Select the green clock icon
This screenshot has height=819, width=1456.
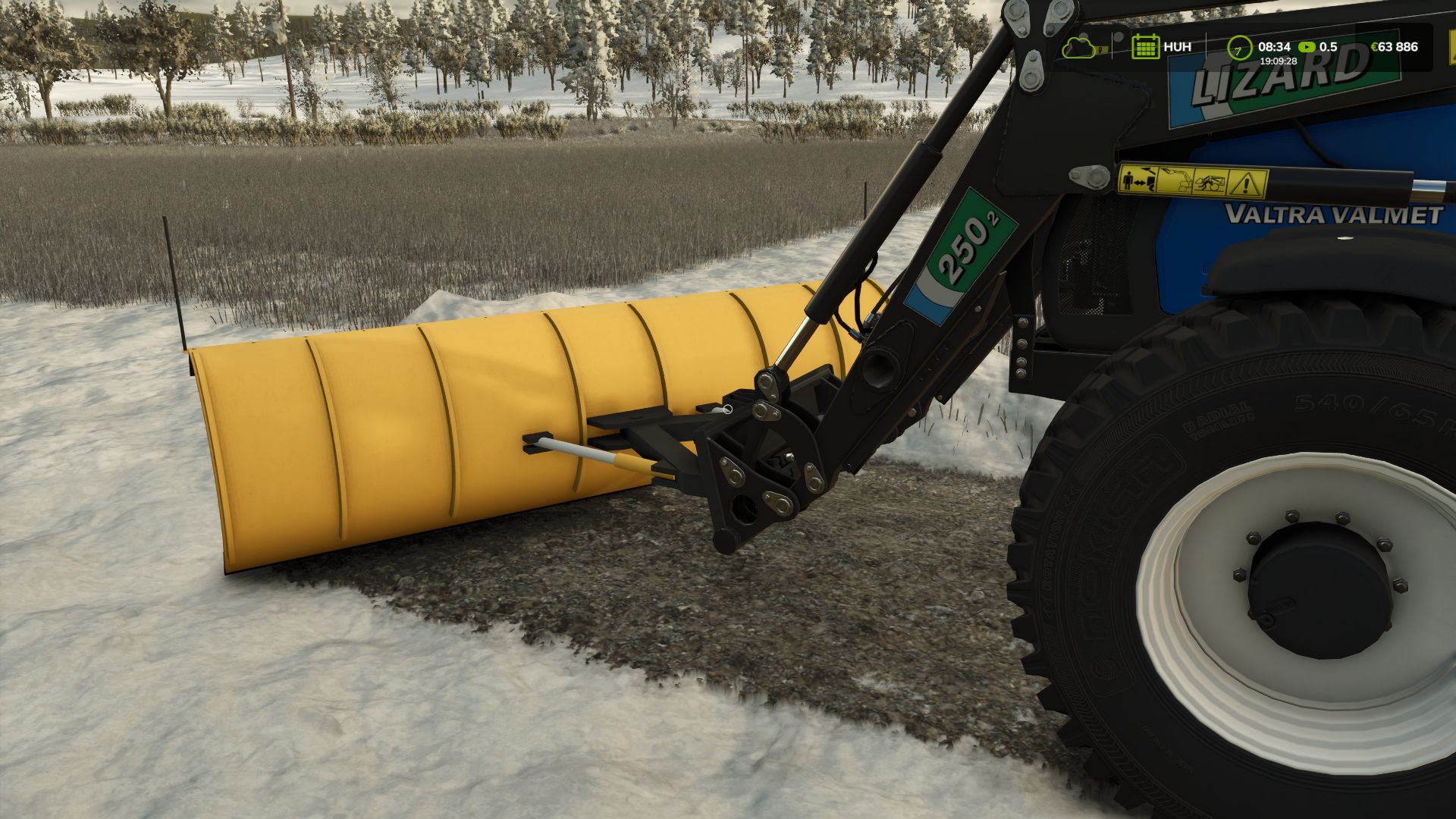click(x=1239, y=47)
